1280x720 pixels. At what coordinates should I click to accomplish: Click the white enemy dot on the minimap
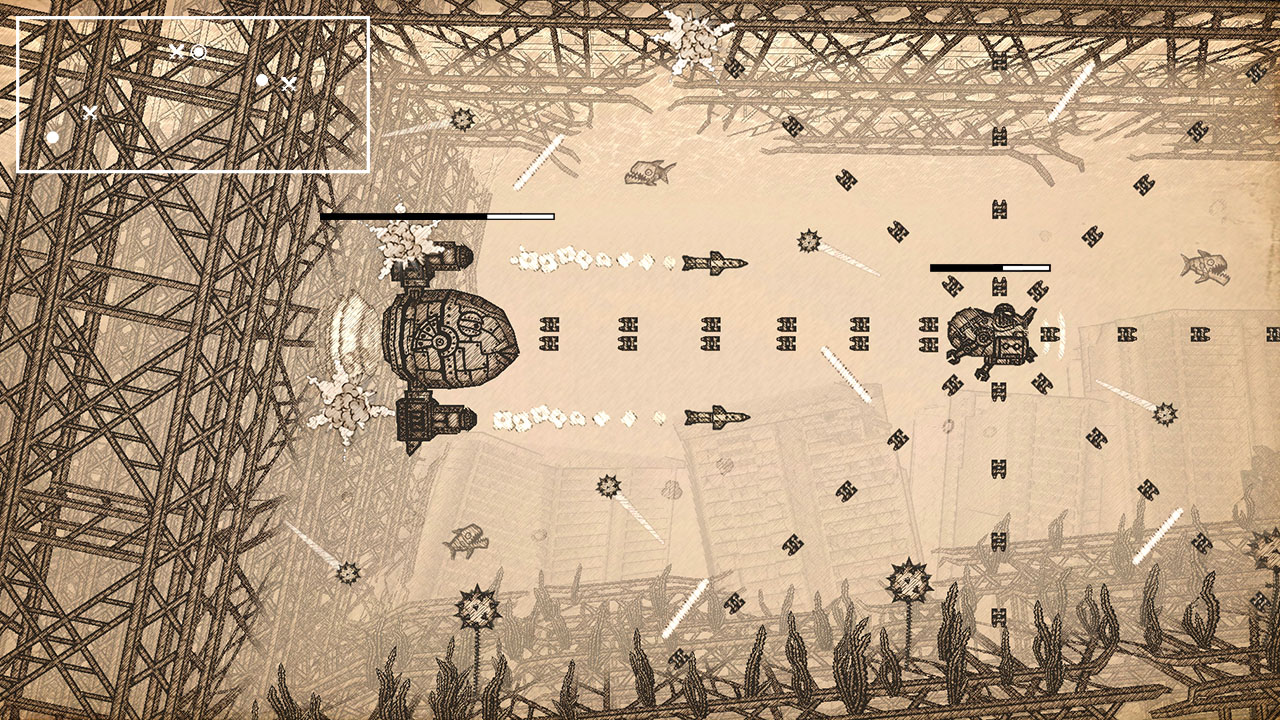click(262, 78)
